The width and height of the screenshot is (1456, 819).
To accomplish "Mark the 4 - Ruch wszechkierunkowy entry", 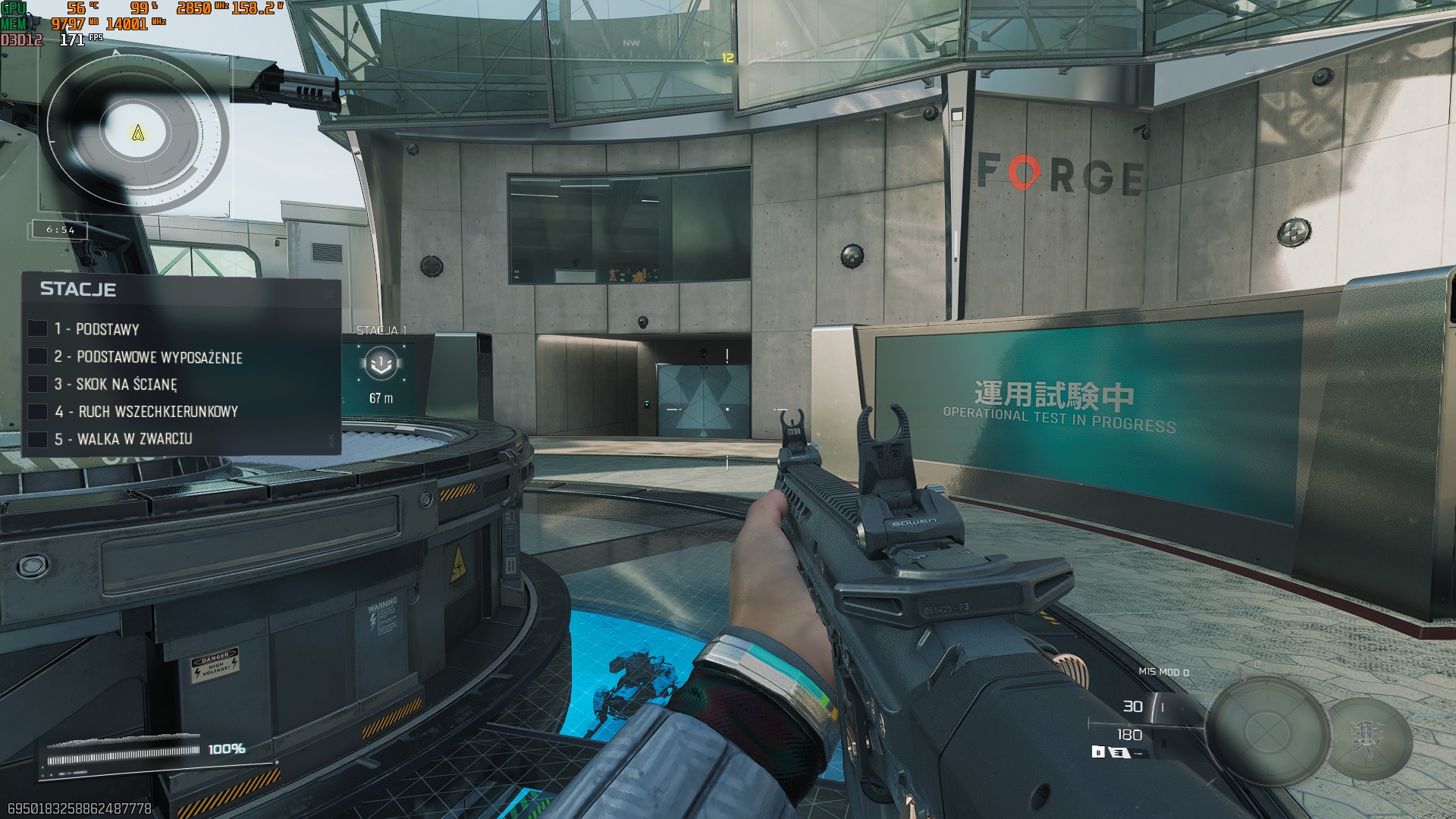I will coord(37,412).
